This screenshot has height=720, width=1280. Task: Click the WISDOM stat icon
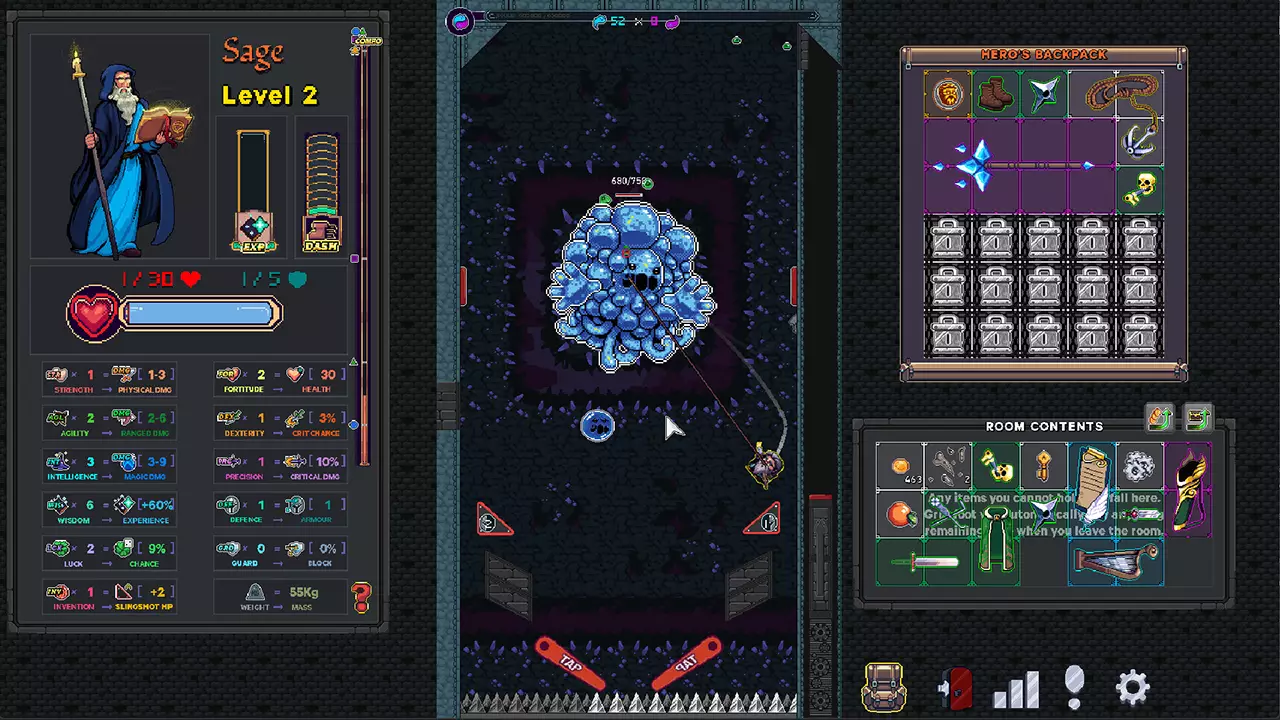57,506
